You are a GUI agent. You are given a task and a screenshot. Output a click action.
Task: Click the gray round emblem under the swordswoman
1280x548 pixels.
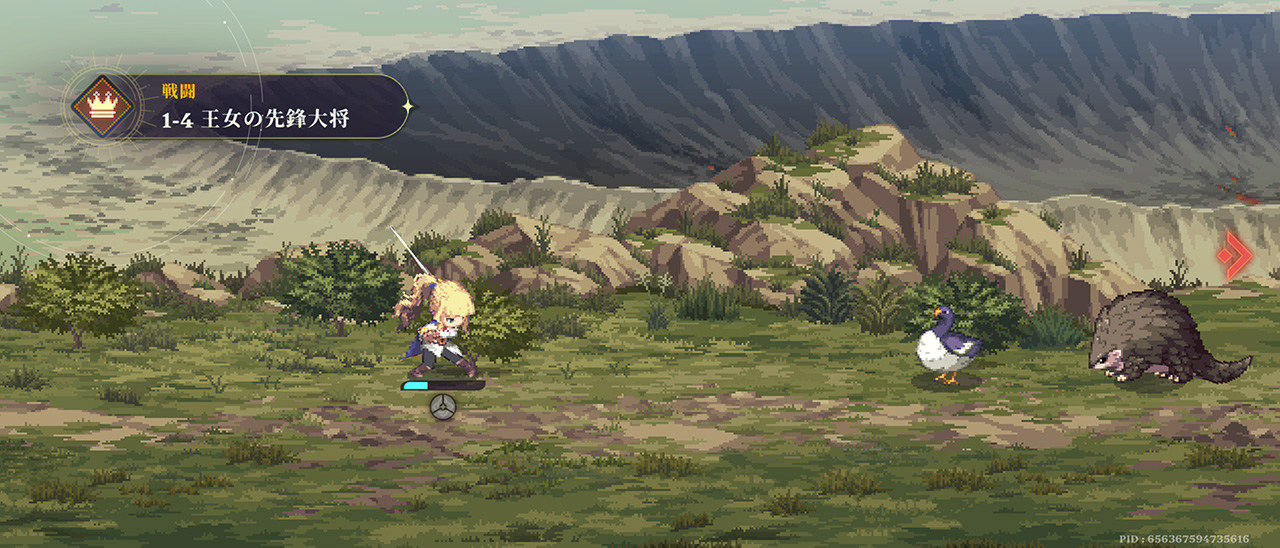tap(442, 406)
